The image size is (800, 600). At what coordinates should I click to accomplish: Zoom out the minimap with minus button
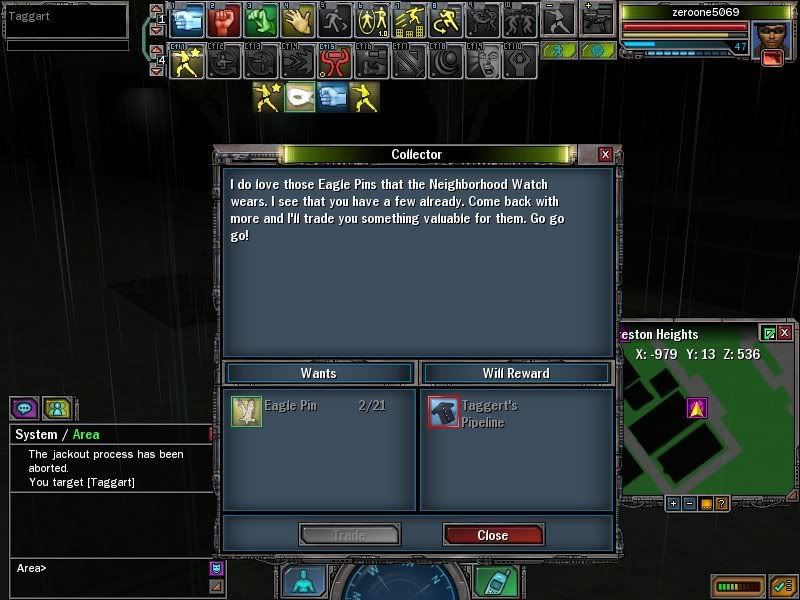689,503
